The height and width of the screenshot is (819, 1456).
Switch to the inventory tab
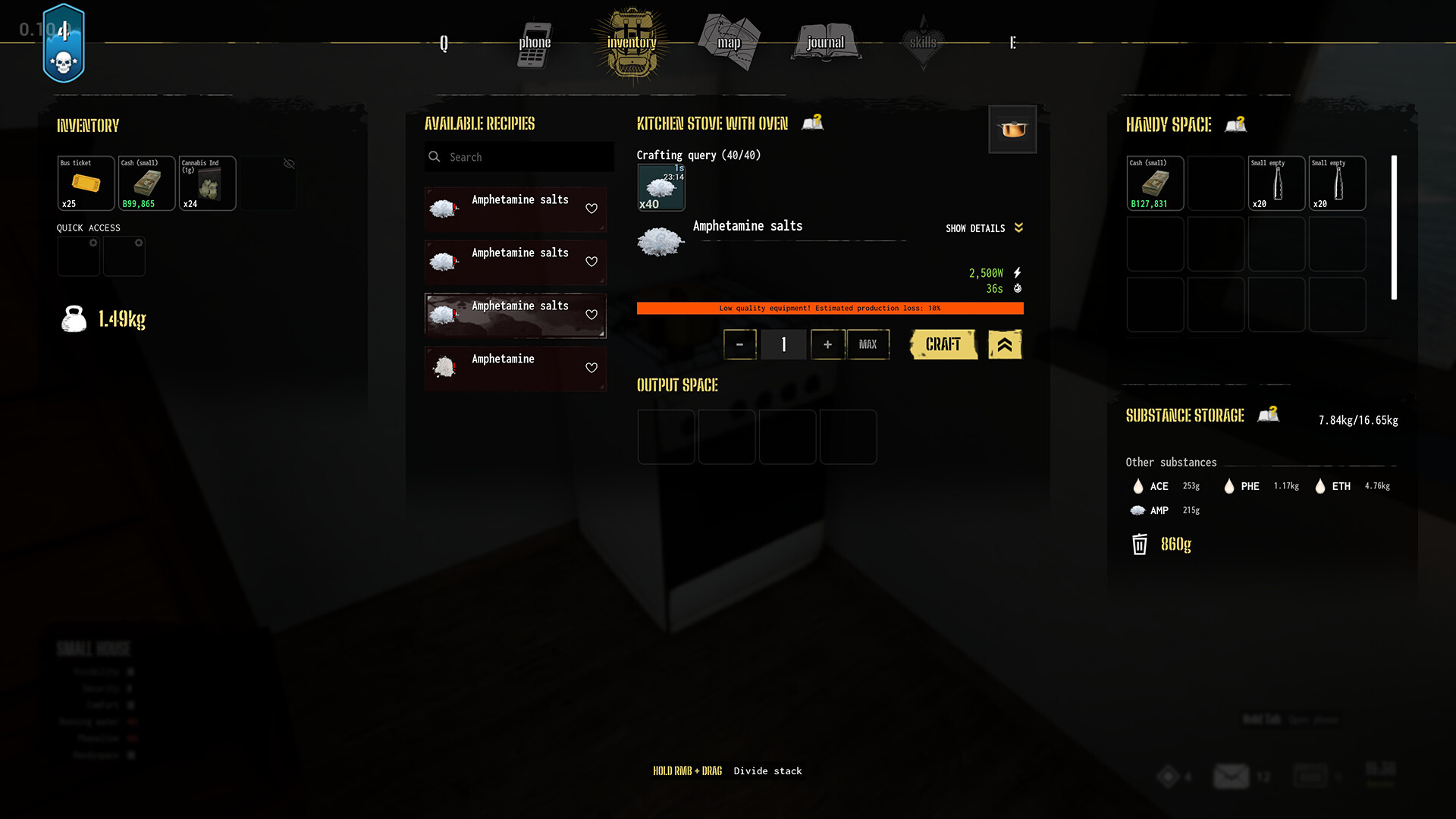coord(630,43)
